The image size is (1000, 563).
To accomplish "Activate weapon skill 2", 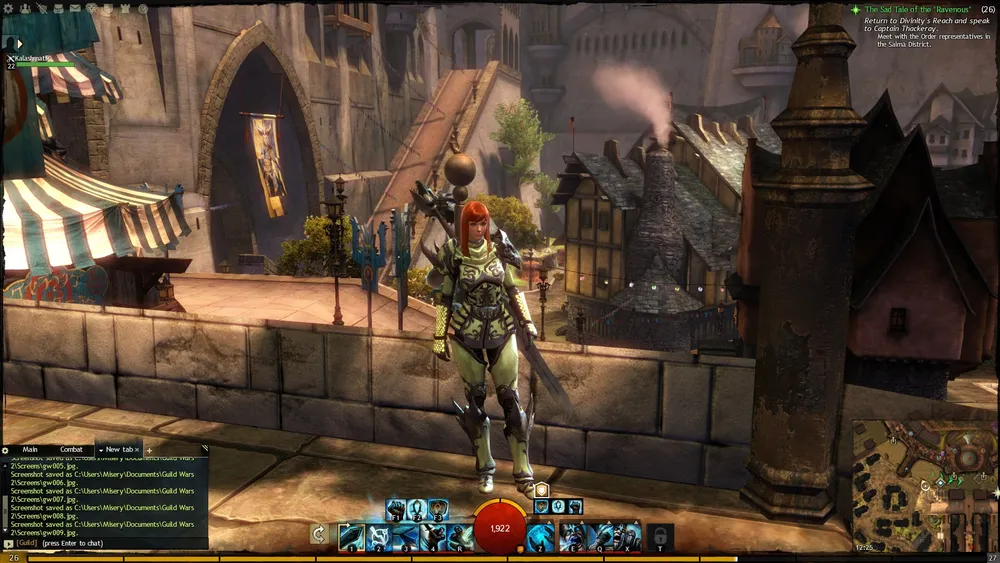I will tap(378, 536).
